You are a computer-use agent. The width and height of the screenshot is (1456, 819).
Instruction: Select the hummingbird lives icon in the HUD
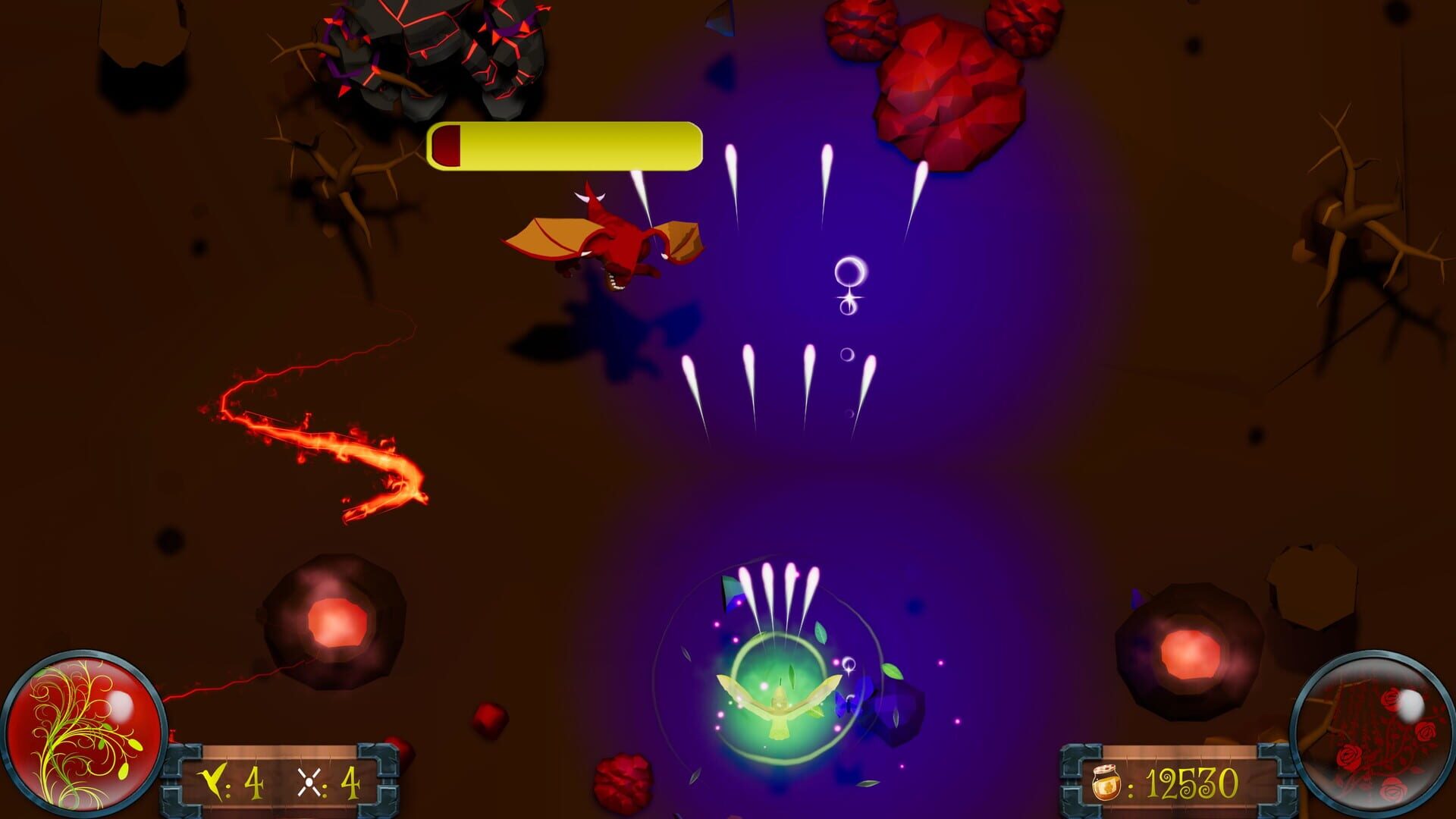(x=212, y=782)
